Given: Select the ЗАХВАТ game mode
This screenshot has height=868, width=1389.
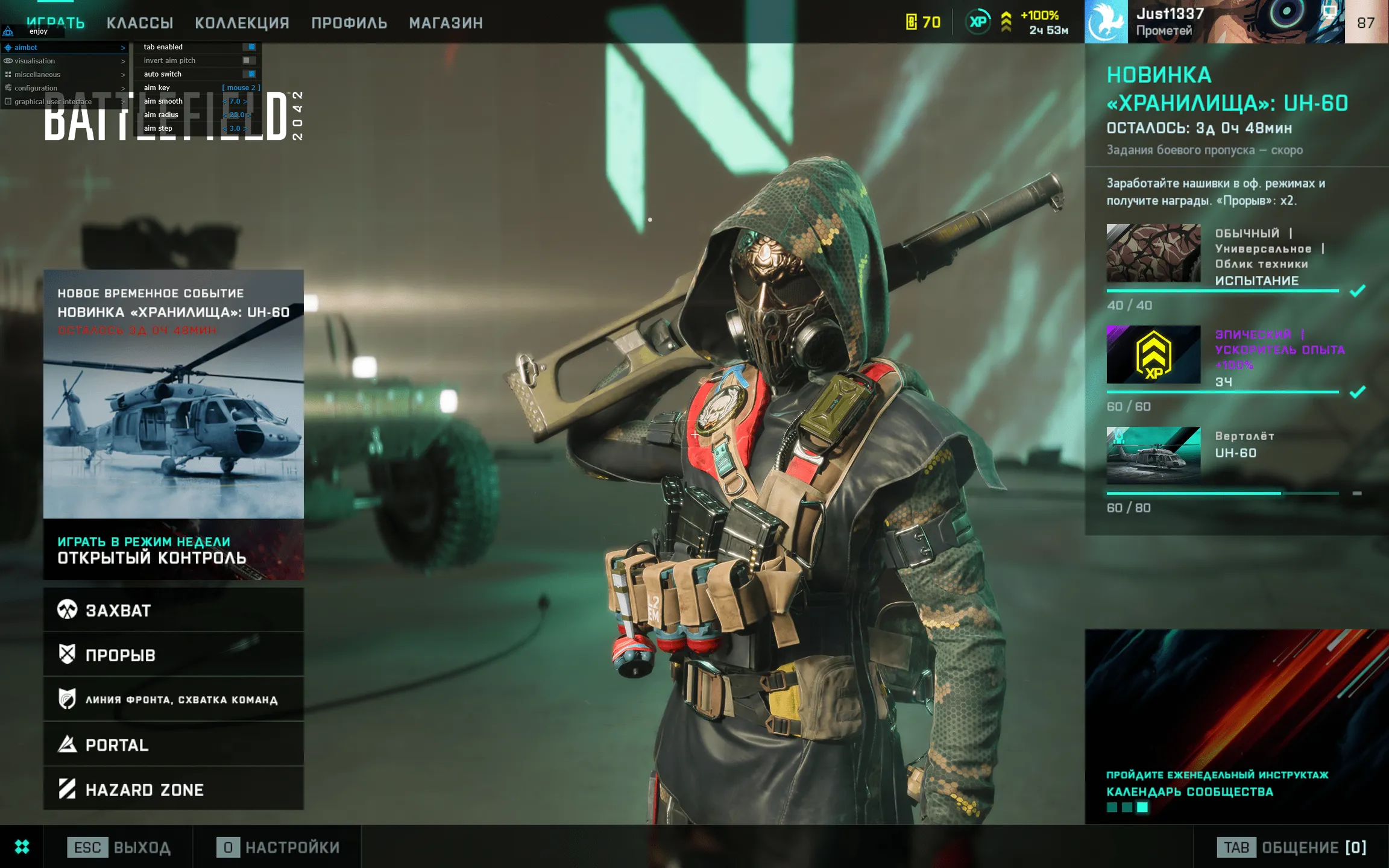Looking at the screenshot, I should [173, 610].
